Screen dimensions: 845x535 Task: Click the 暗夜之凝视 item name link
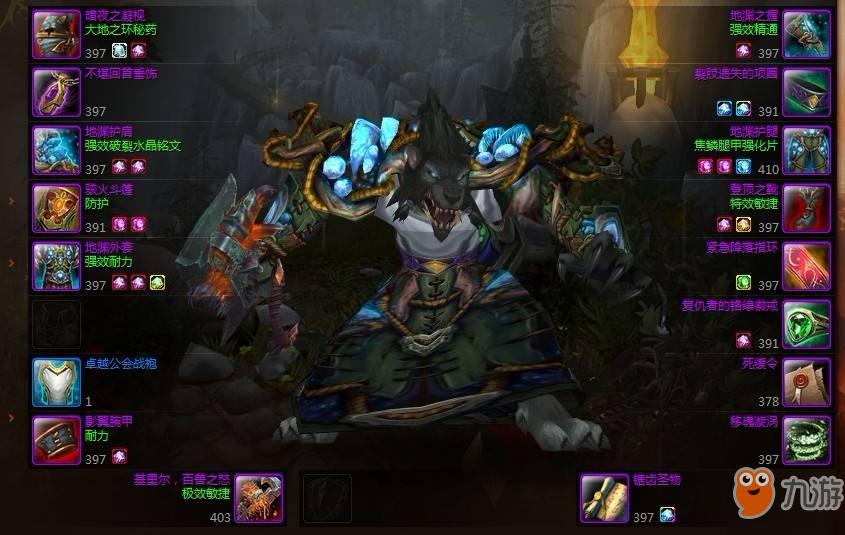coord(114,17)
